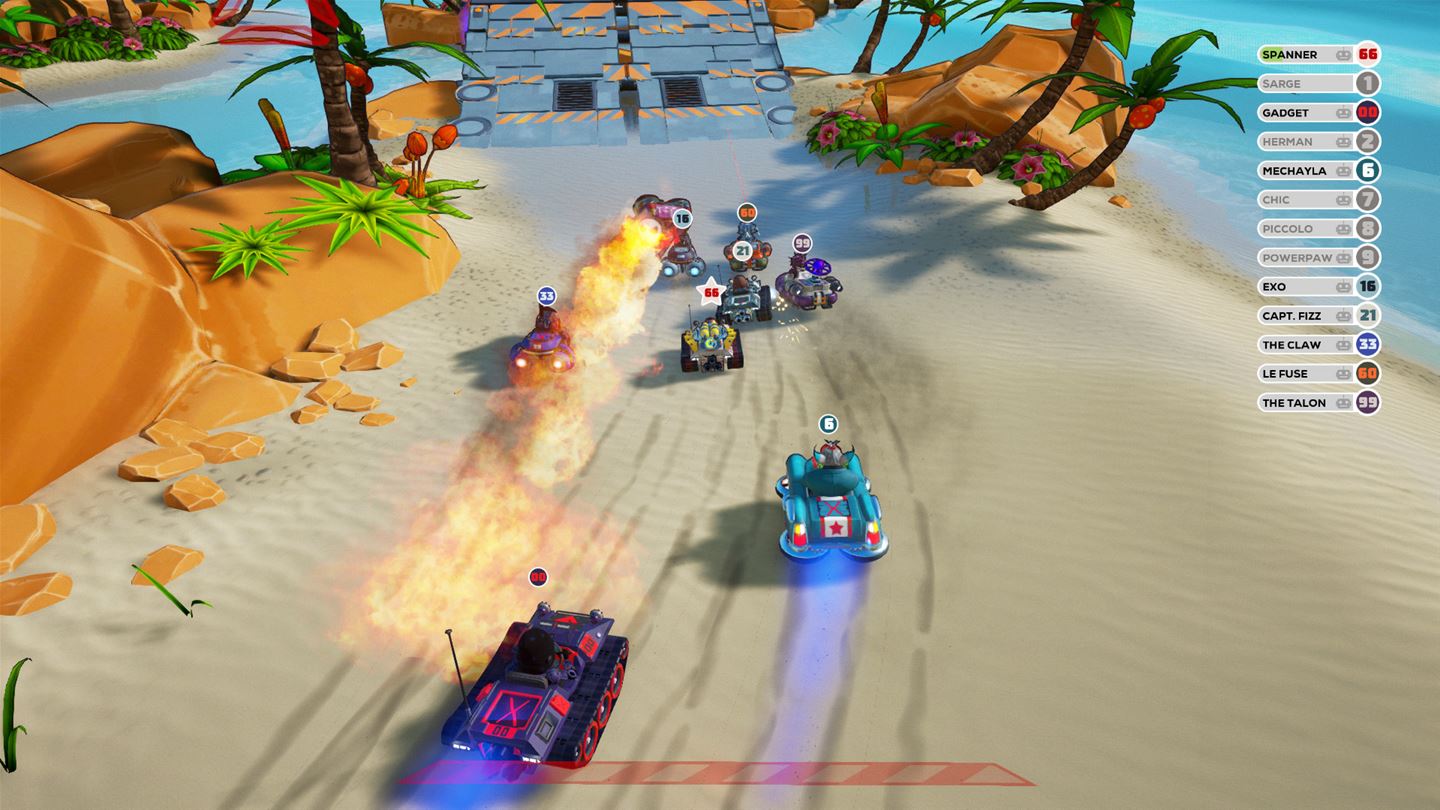Click MECHAYLA's robot icon on the leaderboard

1341,170
